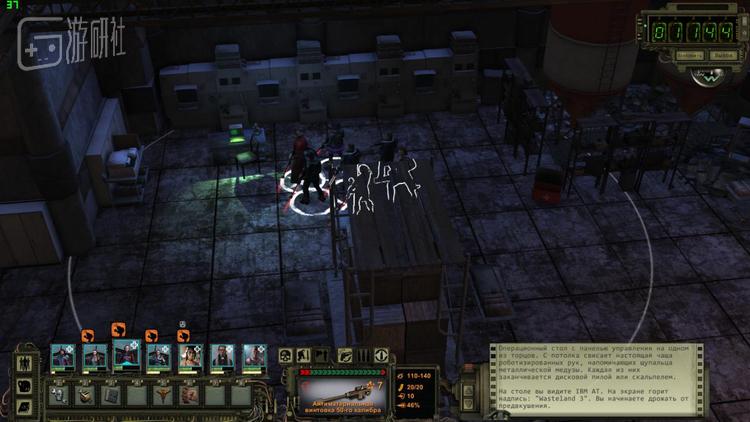
Task: Select the last party member portrait
Action: coord(253,357)
